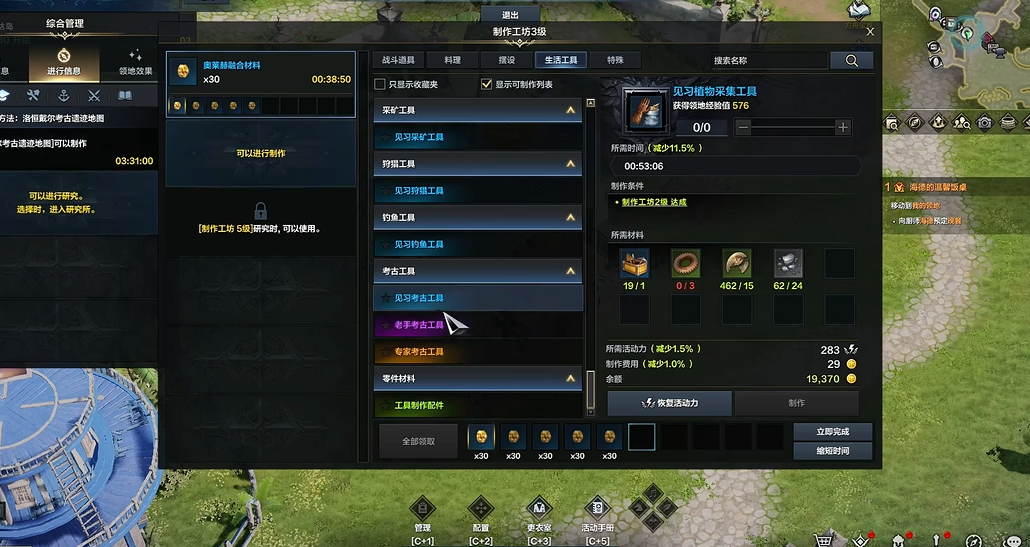Close the 制作工坊 crafting window
The image size is (1030, 547).
point(870,32)
